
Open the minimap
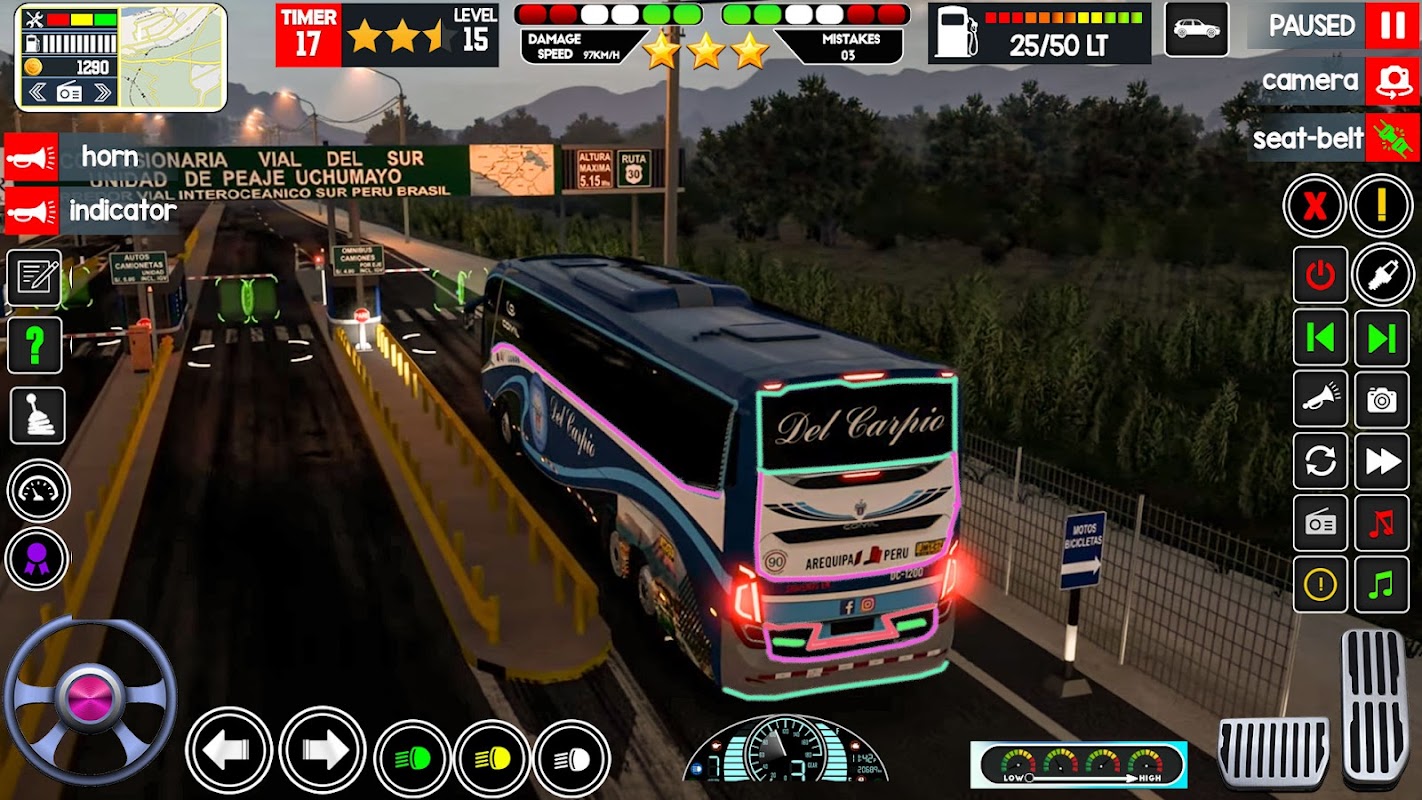click(172, 56)
